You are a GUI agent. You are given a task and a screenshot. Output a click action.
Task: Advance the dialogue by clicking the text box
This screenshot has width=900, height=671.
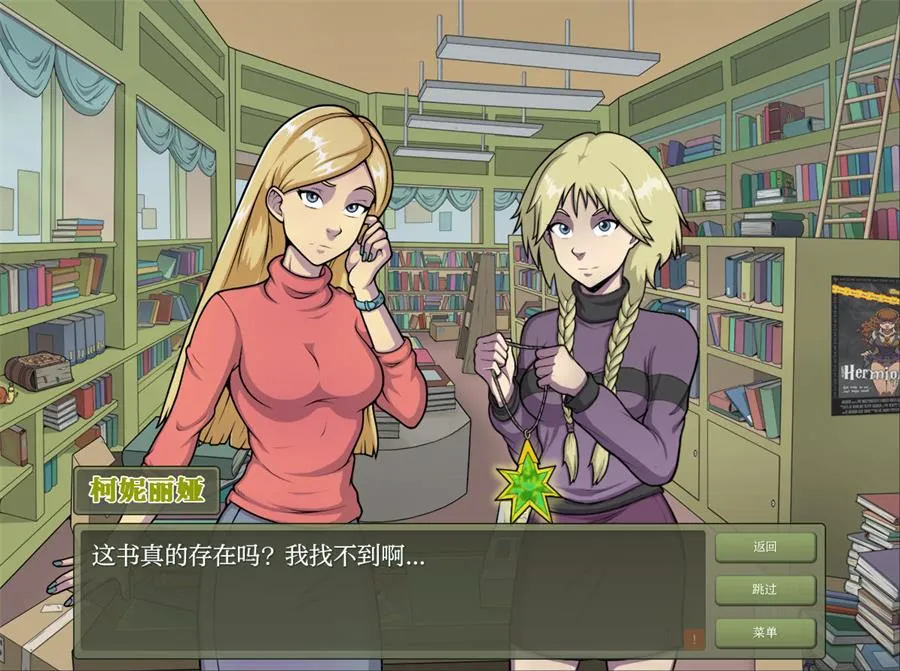390,590
